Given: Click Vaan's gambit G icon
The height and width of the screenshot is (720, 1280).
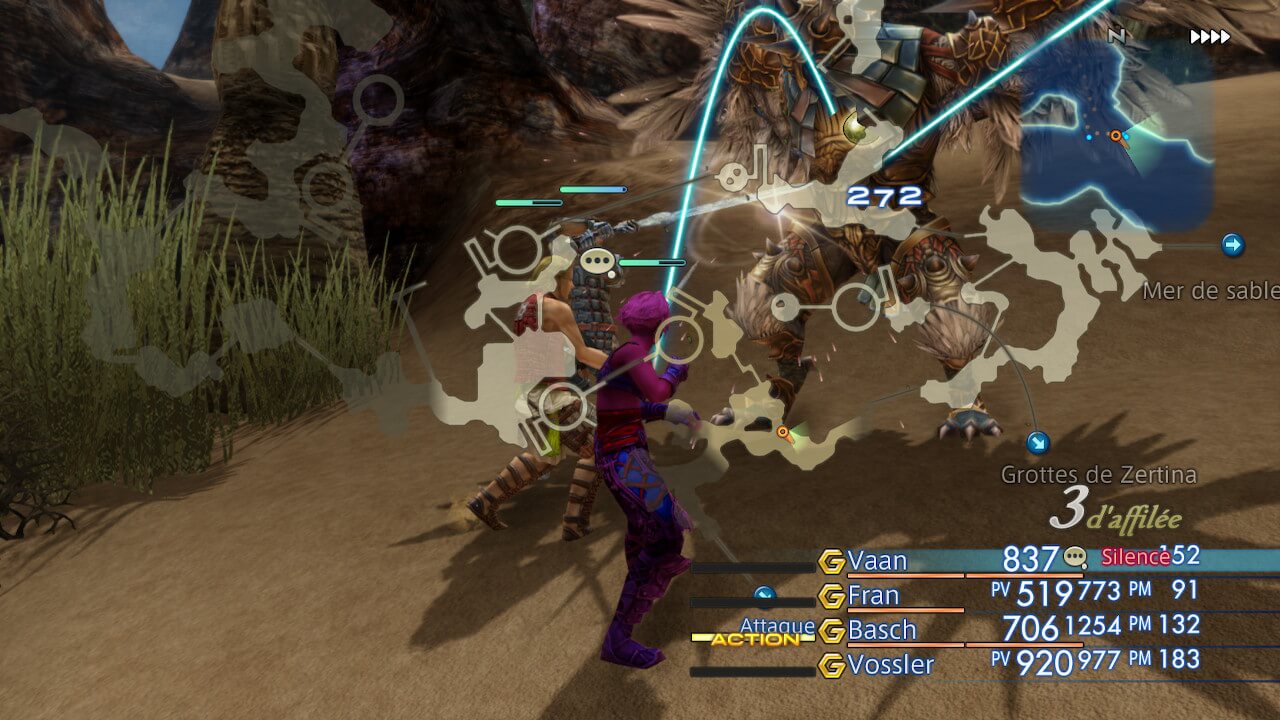Looking at the screenshot, I should click(x=831, y=562).
